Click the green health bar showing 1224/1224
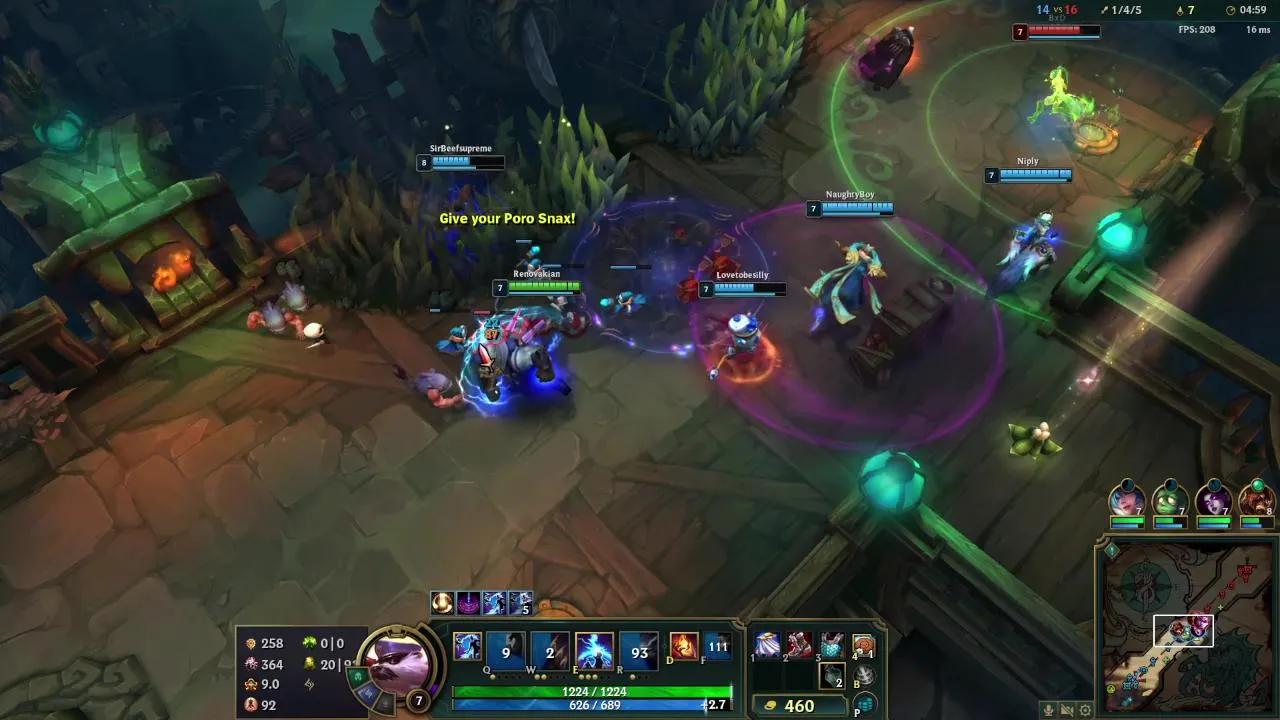Viewport: 1280px width, 720px height. point(590,689)
